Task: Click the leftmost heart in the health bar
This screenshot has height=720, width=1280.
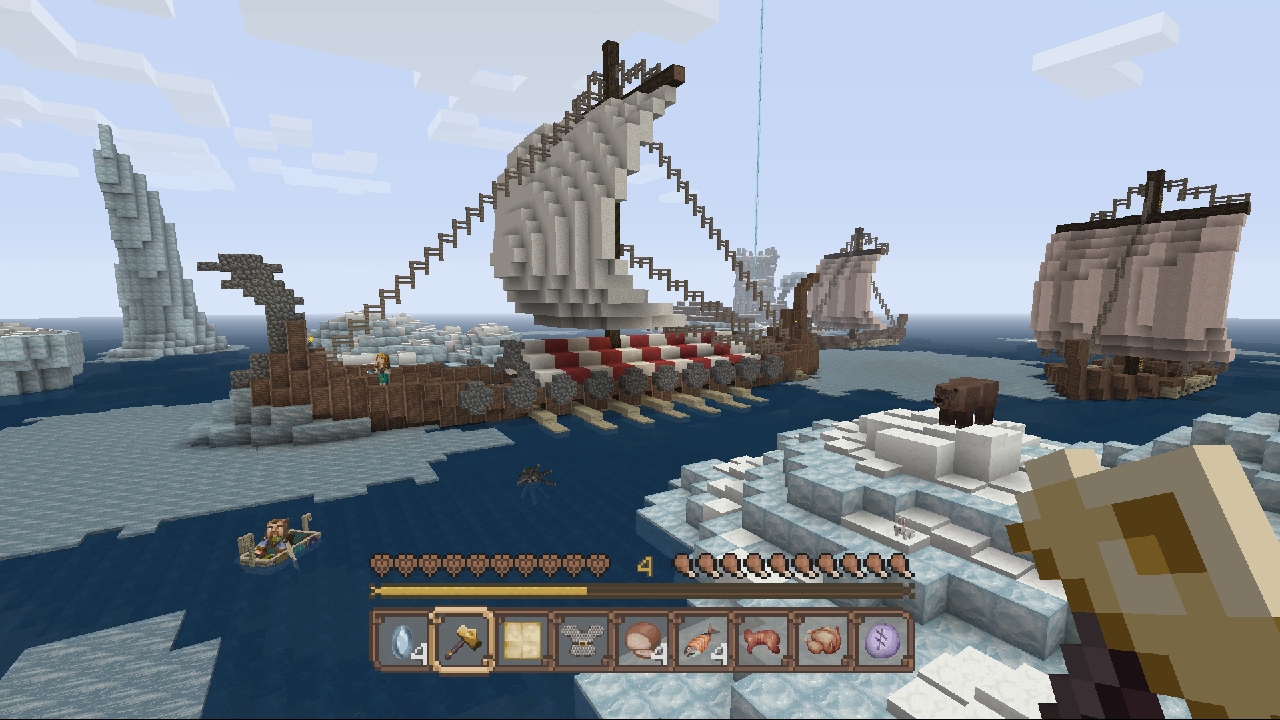Action: click(382, 563)
